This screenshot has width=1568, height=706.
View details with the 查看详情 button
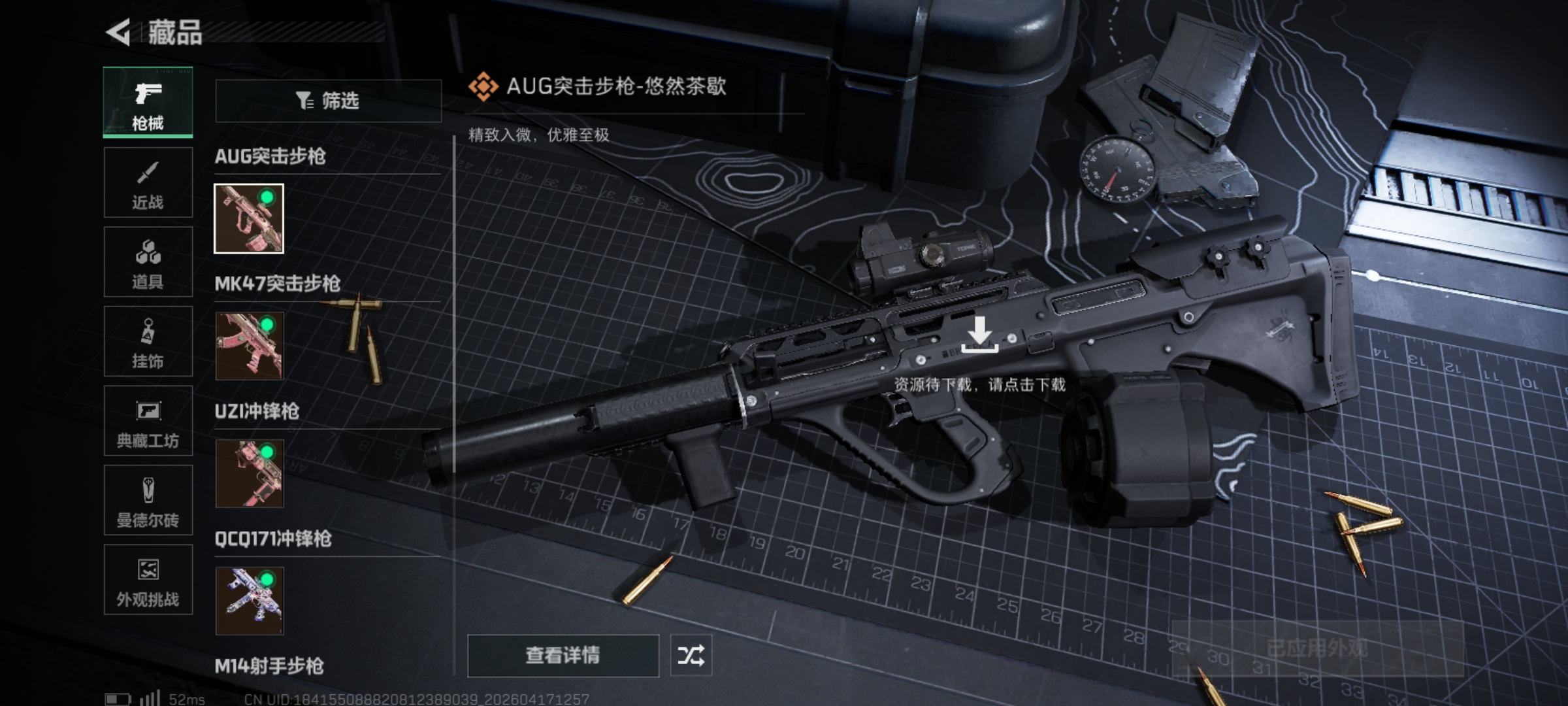563,656
